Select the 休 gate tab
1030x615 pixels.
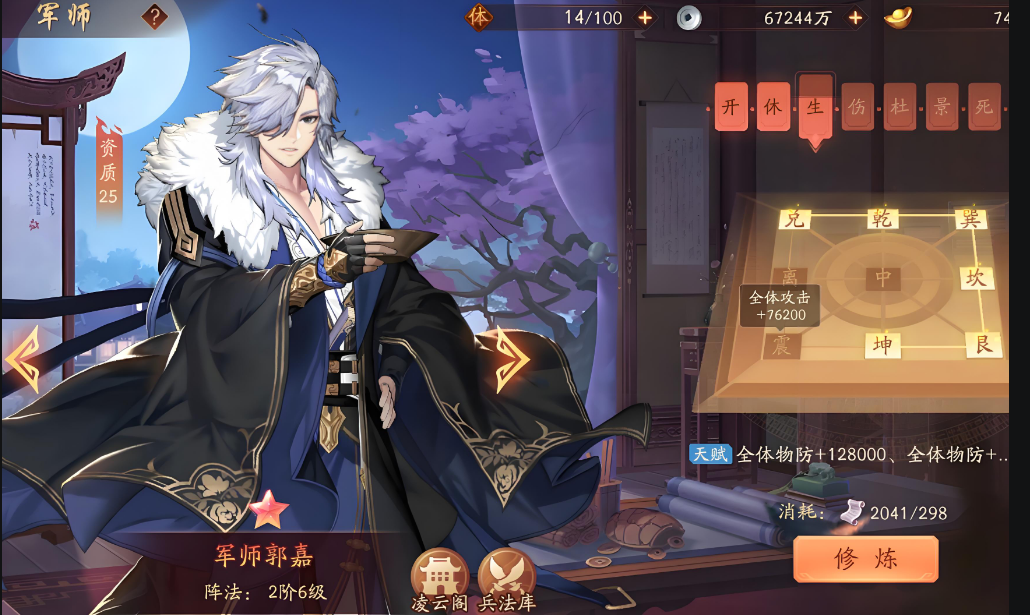click(x=773, y=107)
